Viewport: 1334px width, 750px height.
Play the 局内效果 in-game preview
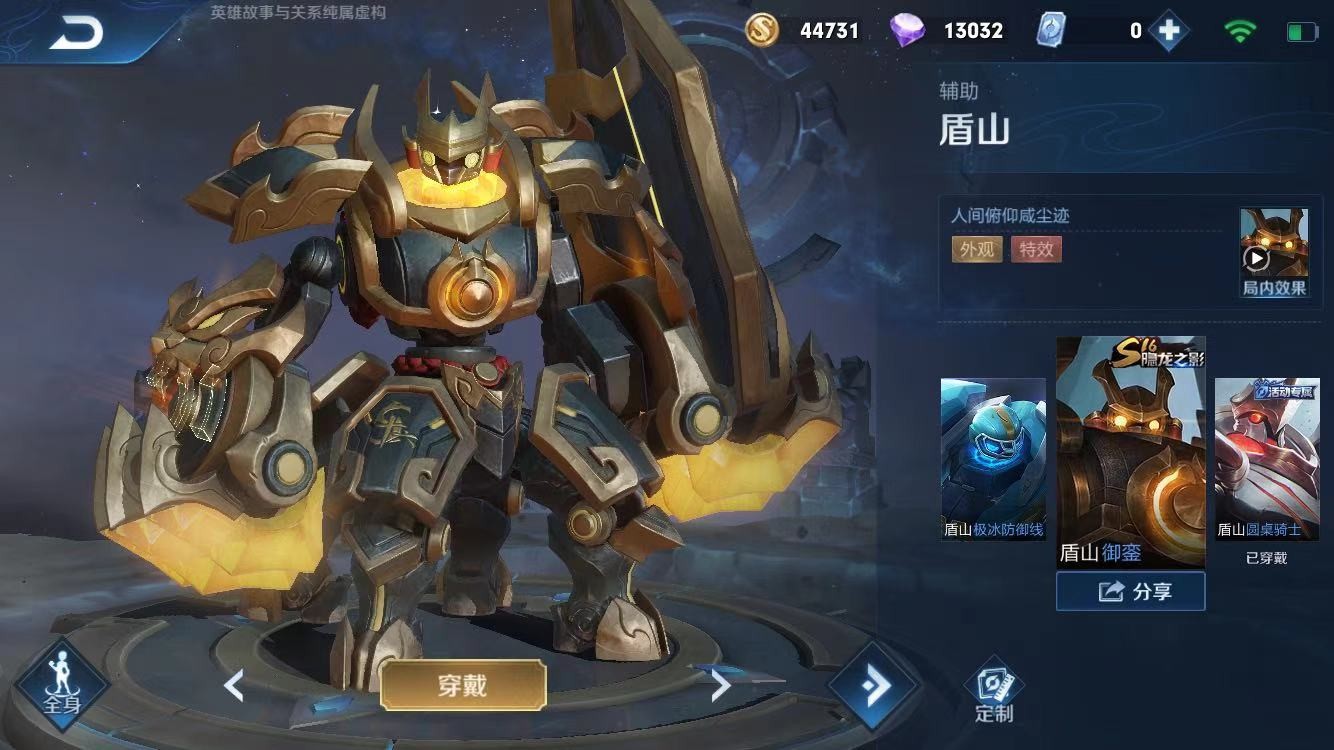point(1273,254)
